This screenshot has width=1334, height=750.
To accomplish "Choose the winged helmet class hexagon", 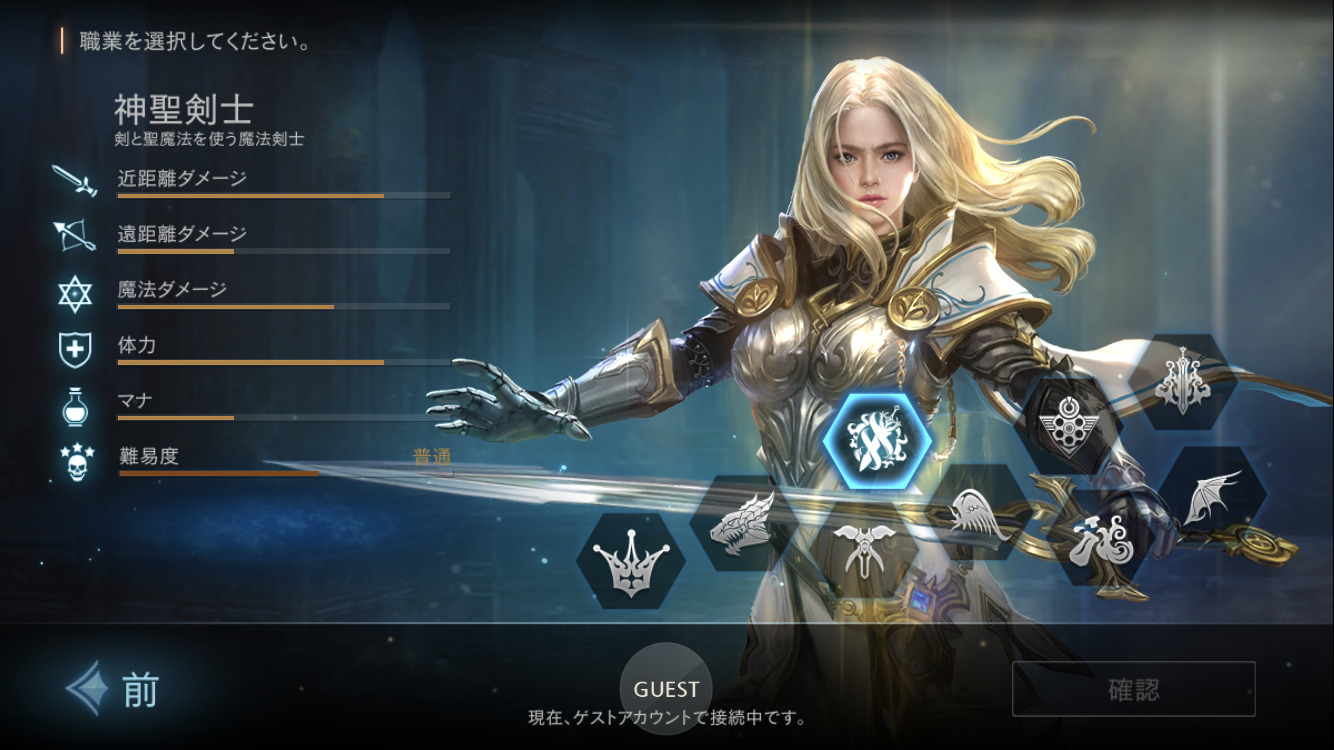I will pyautogui.click(x=978, y=512).
